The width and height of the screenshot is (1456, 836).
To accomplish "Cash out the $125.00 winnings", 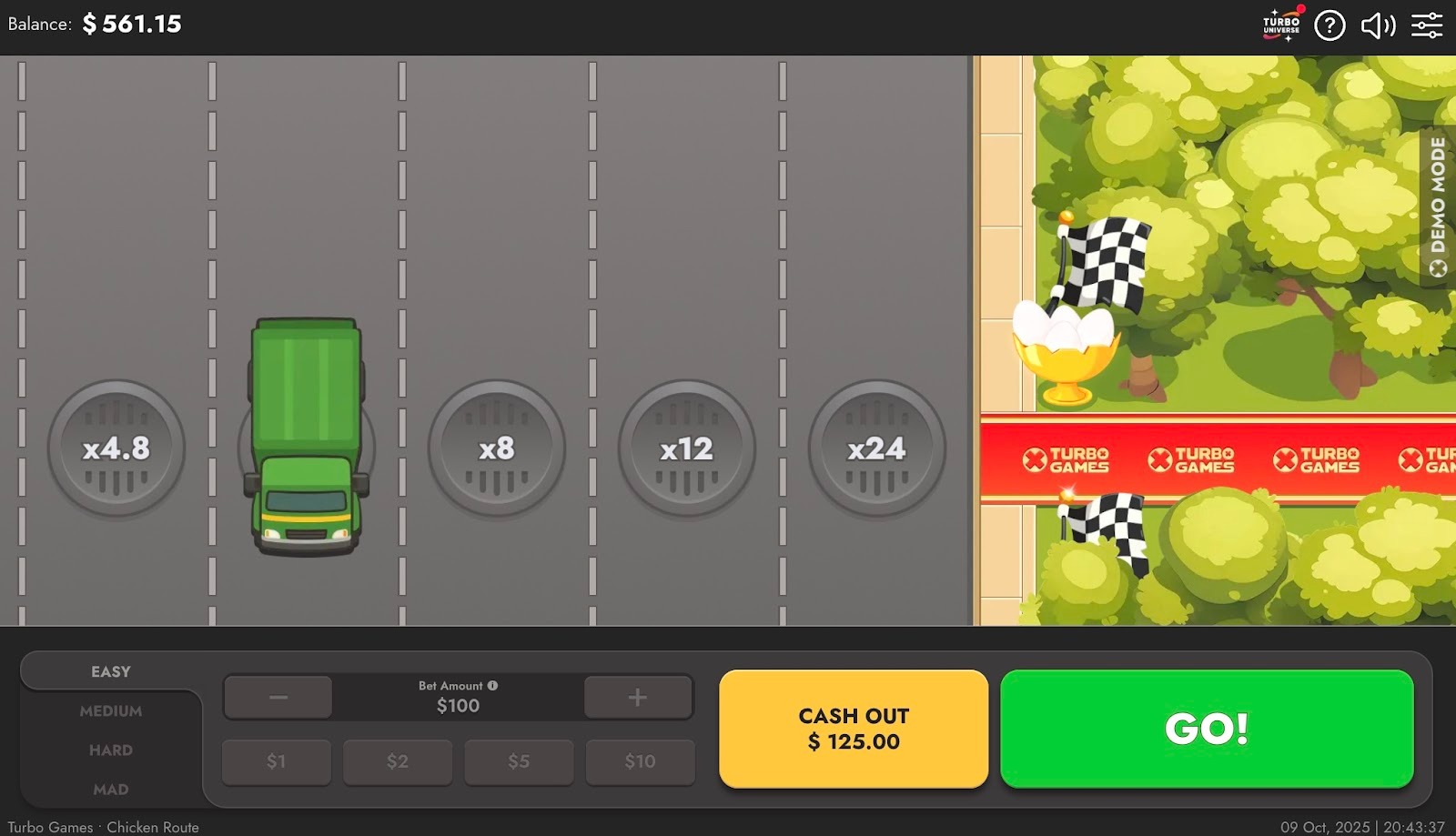I will pyautogui.click(x=853, y=729).
